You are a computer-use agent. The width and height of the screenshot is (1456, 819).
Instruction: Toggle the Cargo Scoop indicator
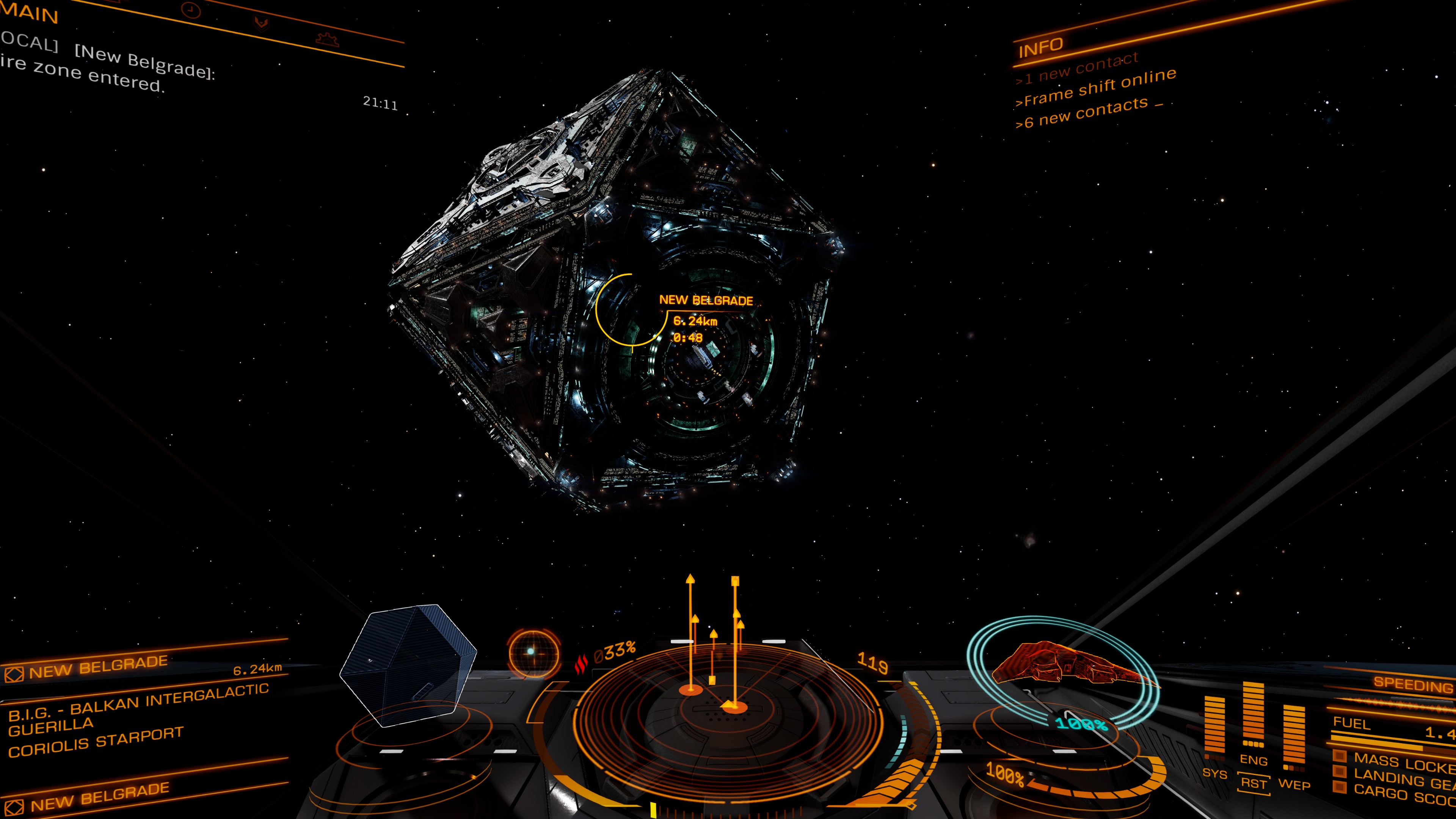click(x=1340, y=787)
